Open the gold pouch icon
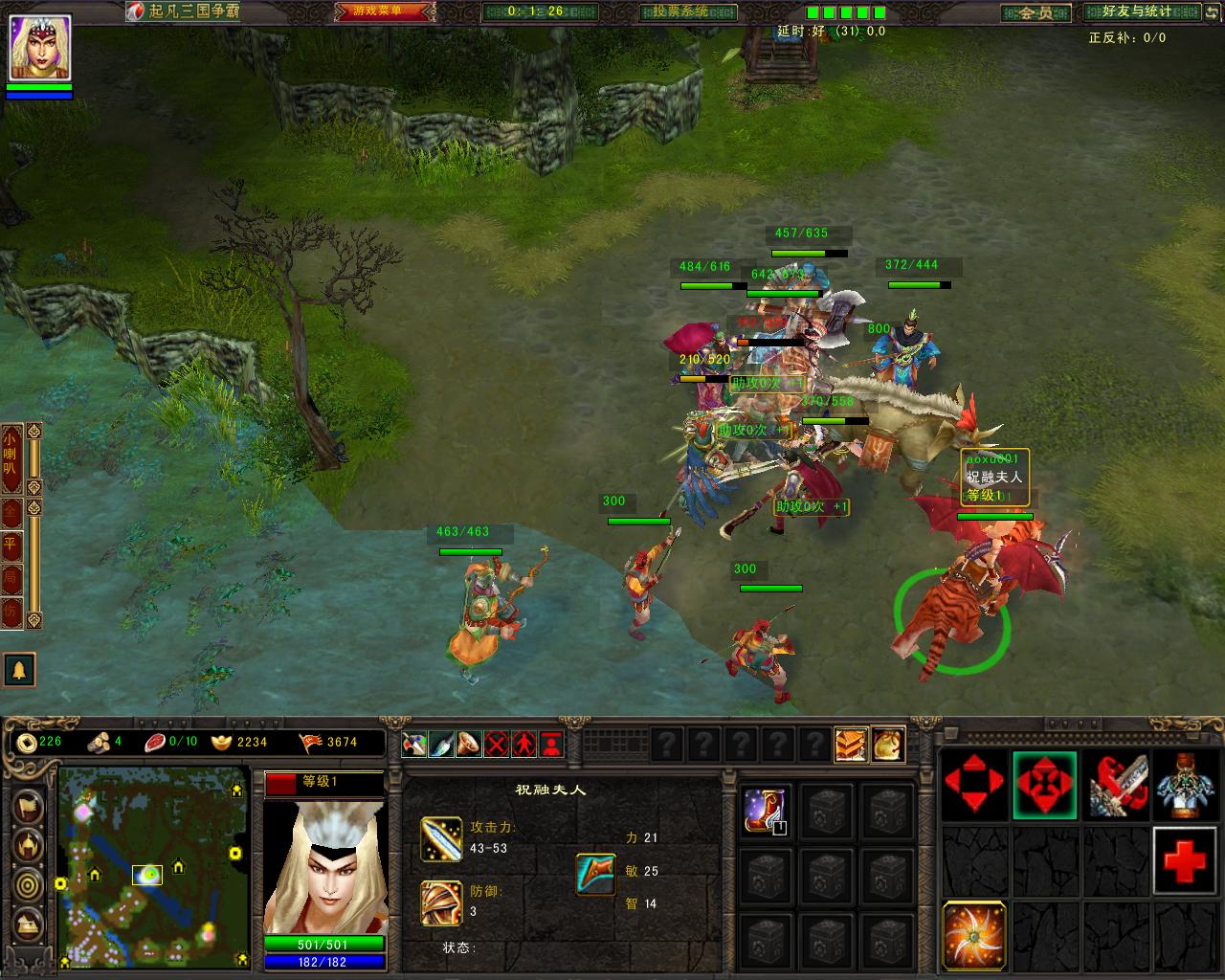The width and height of the screenshot is (1225, 980). (x=887, y=744)
